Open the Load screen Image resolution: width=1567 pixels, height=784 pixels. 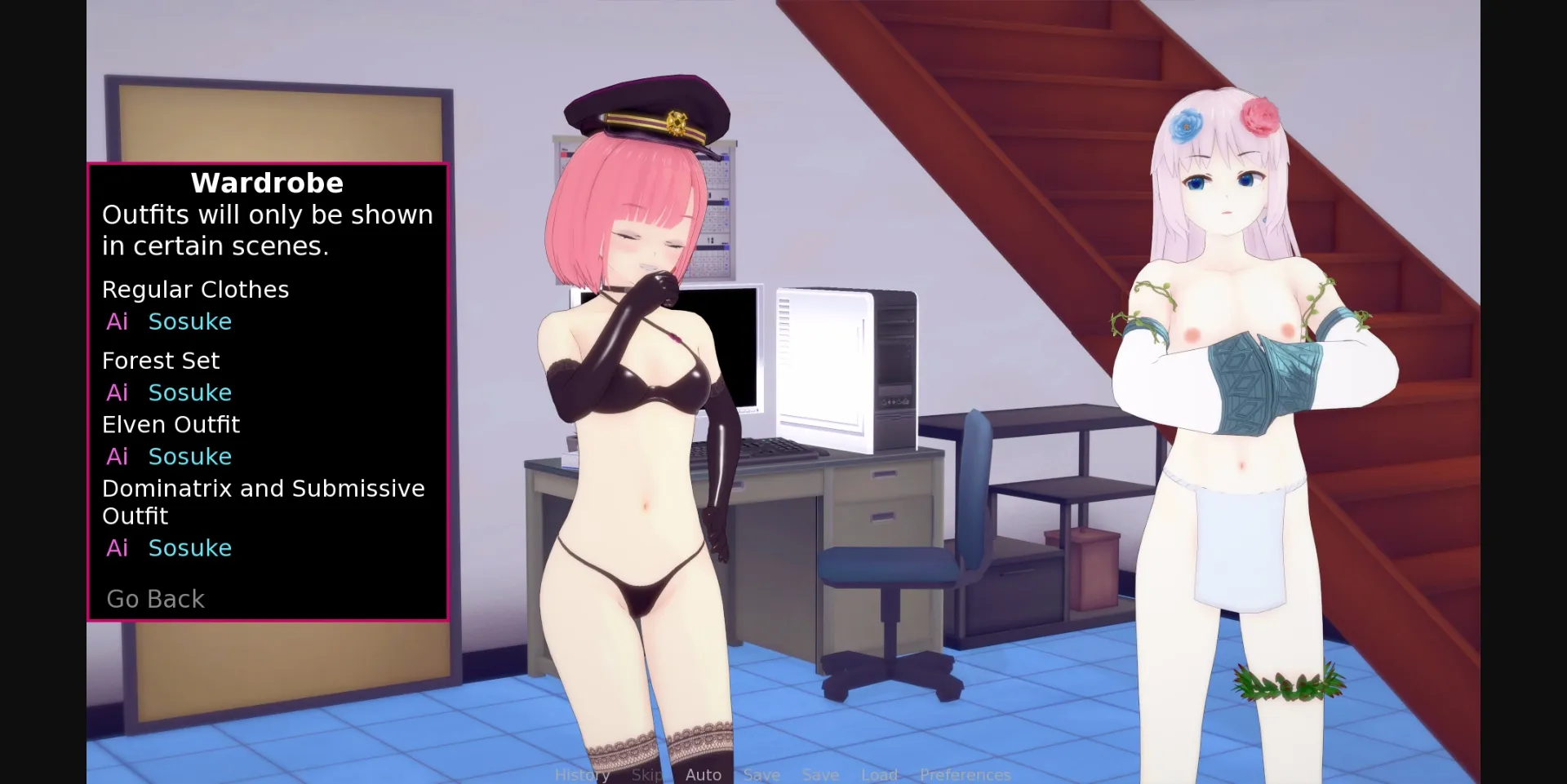pos(880,774)
